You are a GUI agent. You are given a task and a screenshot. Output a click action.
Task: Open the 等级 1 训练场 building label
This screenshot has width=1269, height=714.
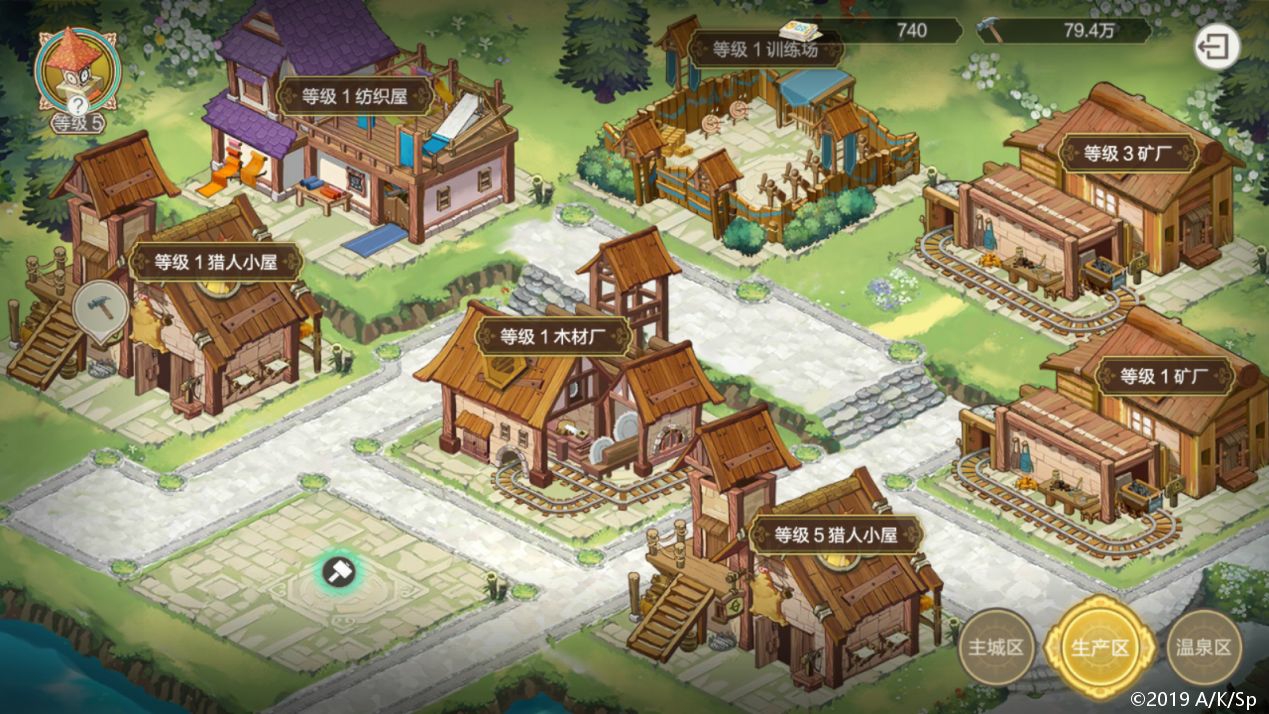coord(765,48)
